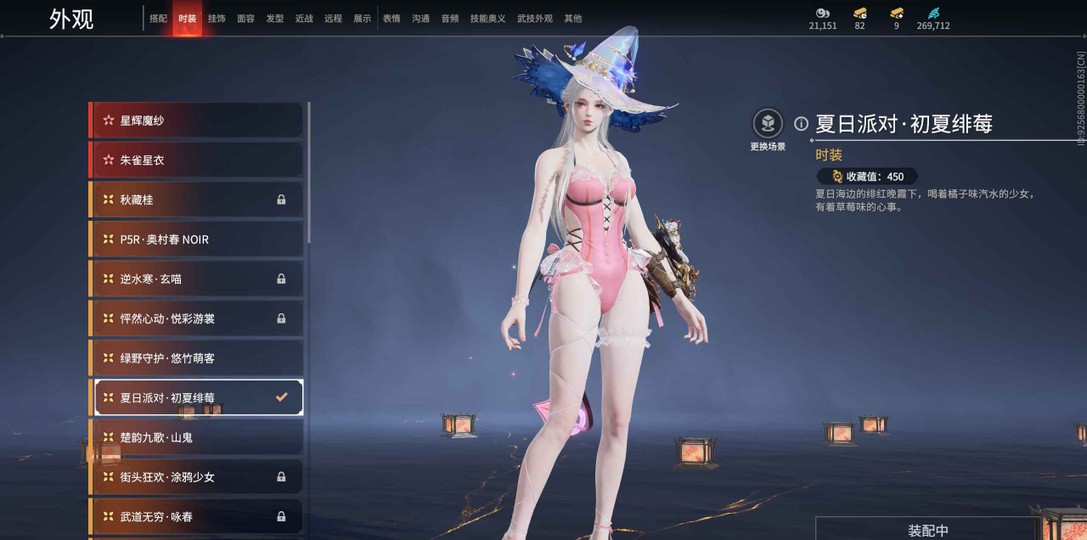This screenshot has height=540, width=1087.
Task: Pick the locked 秋藏桂 outfit
Action: tap(197, 200)
